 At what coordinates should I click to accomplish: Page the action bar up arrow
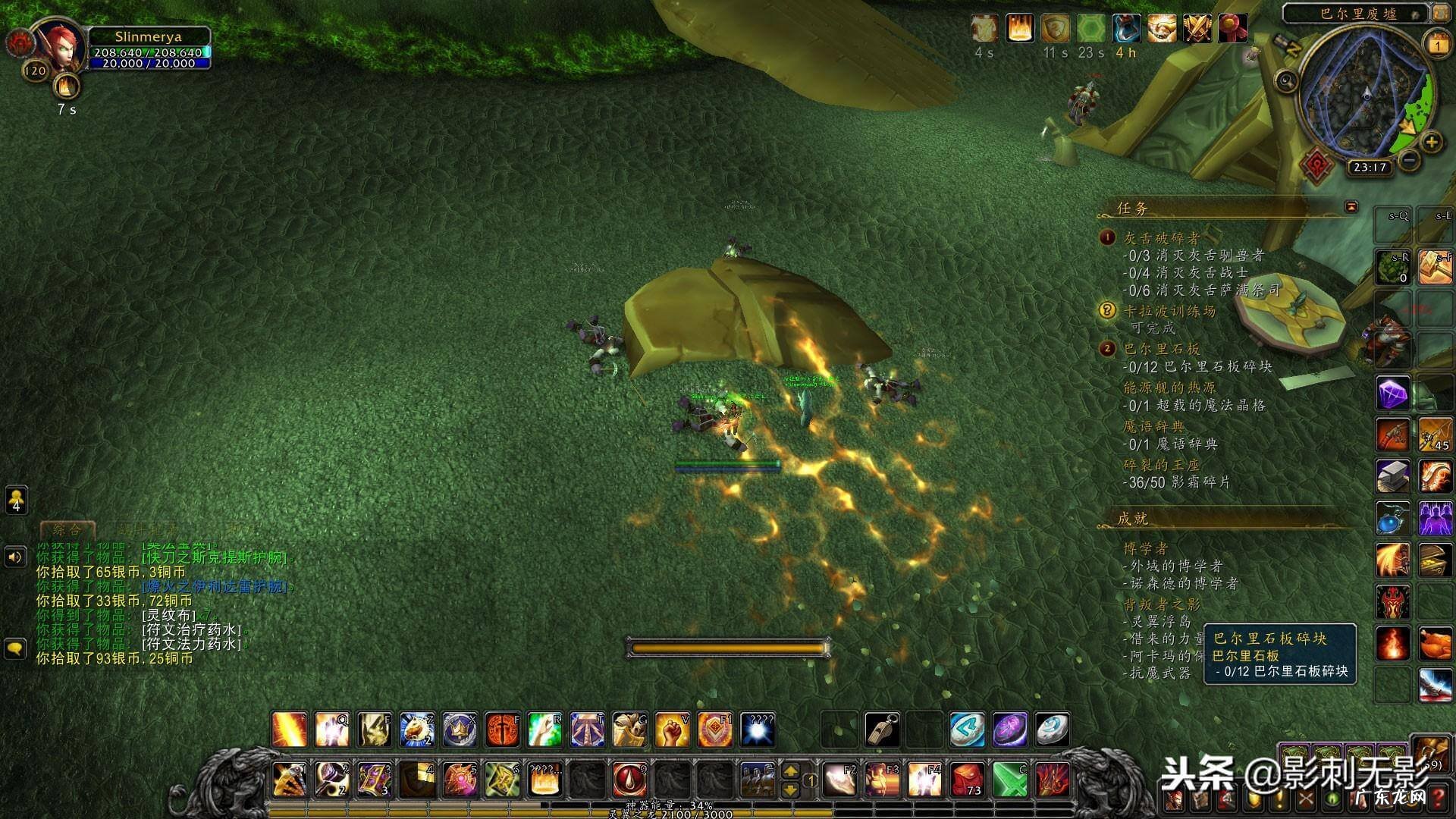point(790,770)
